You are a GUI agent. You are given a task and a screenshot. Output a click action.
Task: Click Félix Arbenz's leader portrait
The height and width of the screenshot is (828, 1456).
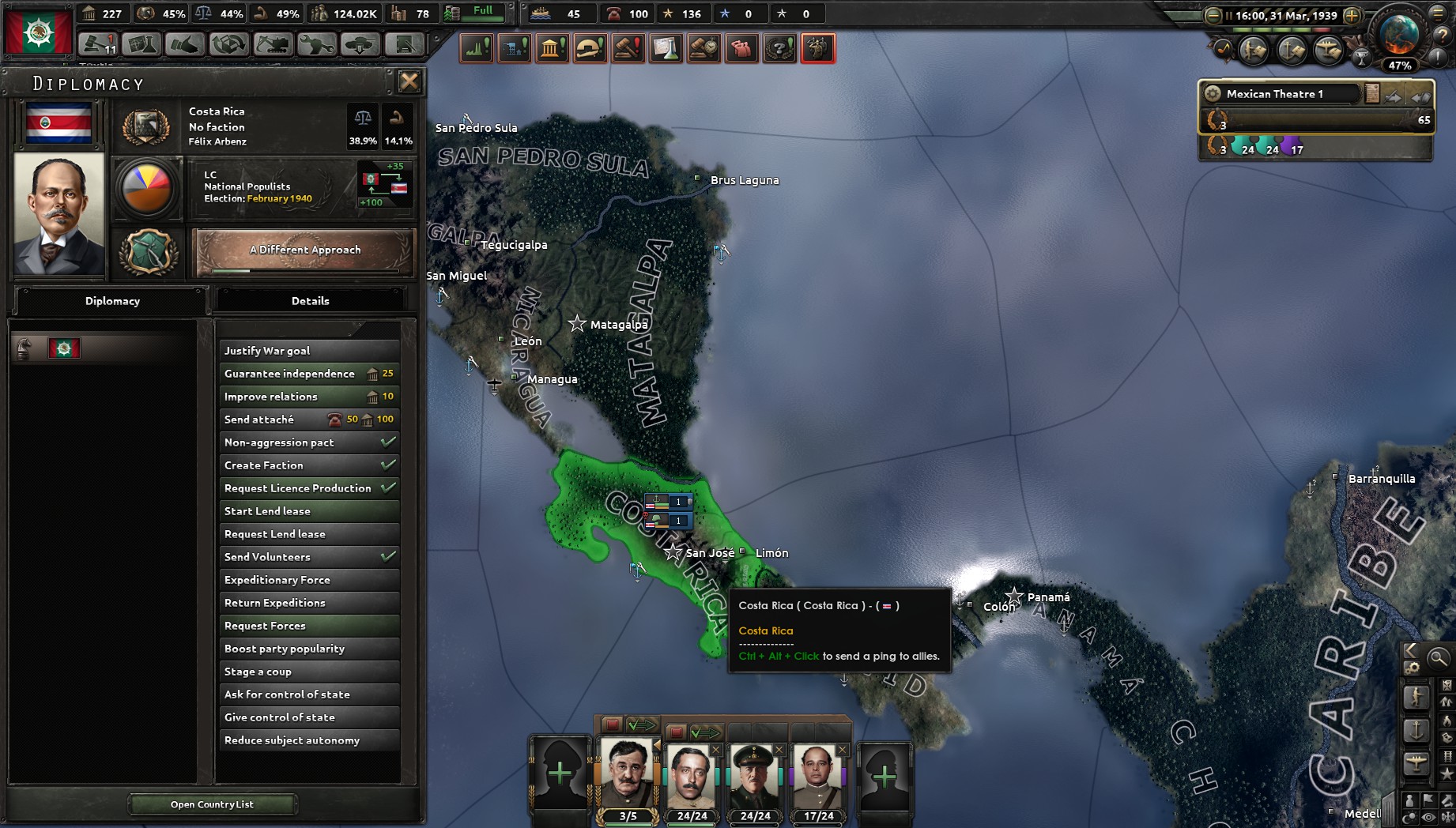(58, 215)
